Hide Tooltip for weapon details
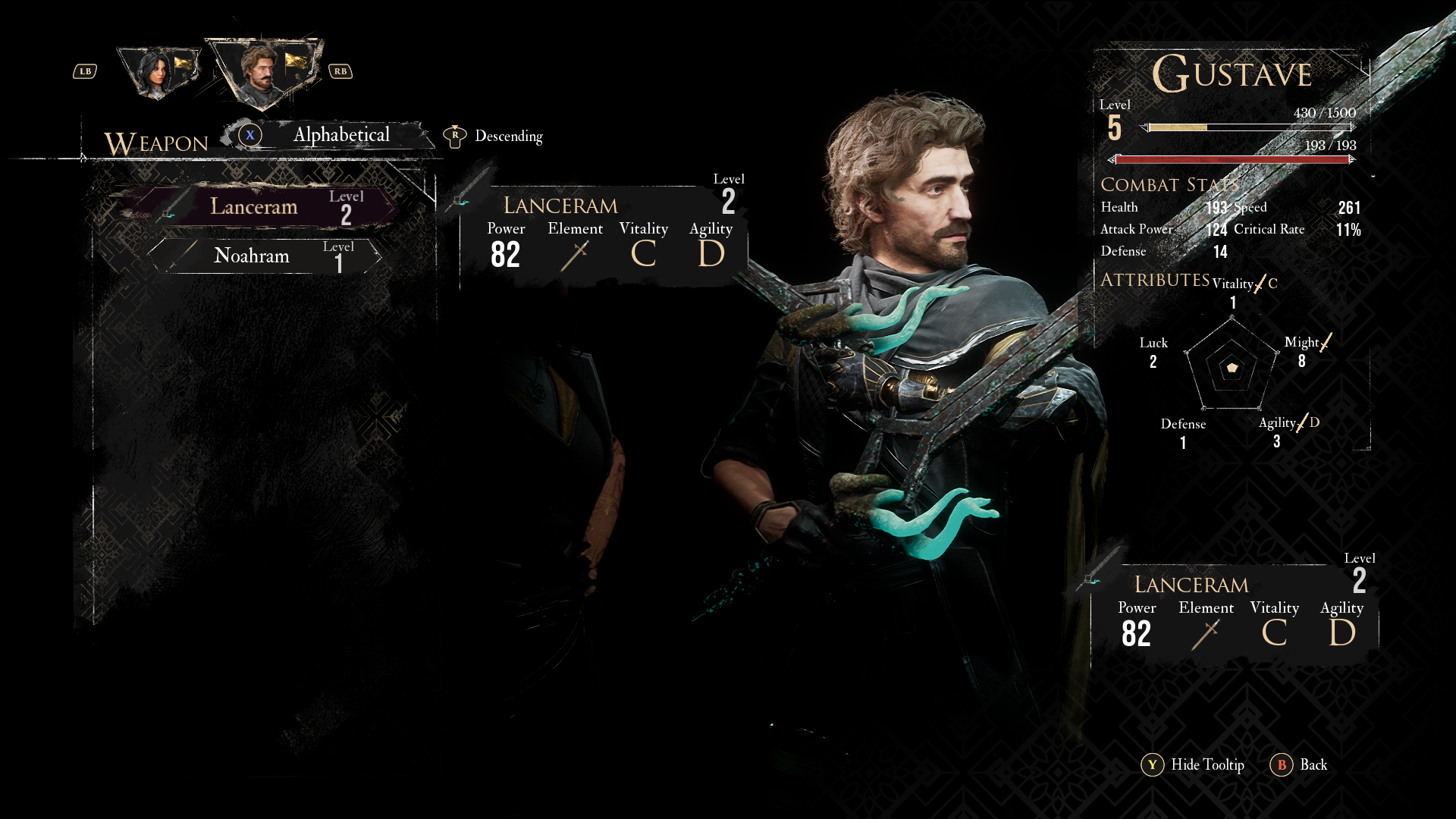 (1193, 765)
